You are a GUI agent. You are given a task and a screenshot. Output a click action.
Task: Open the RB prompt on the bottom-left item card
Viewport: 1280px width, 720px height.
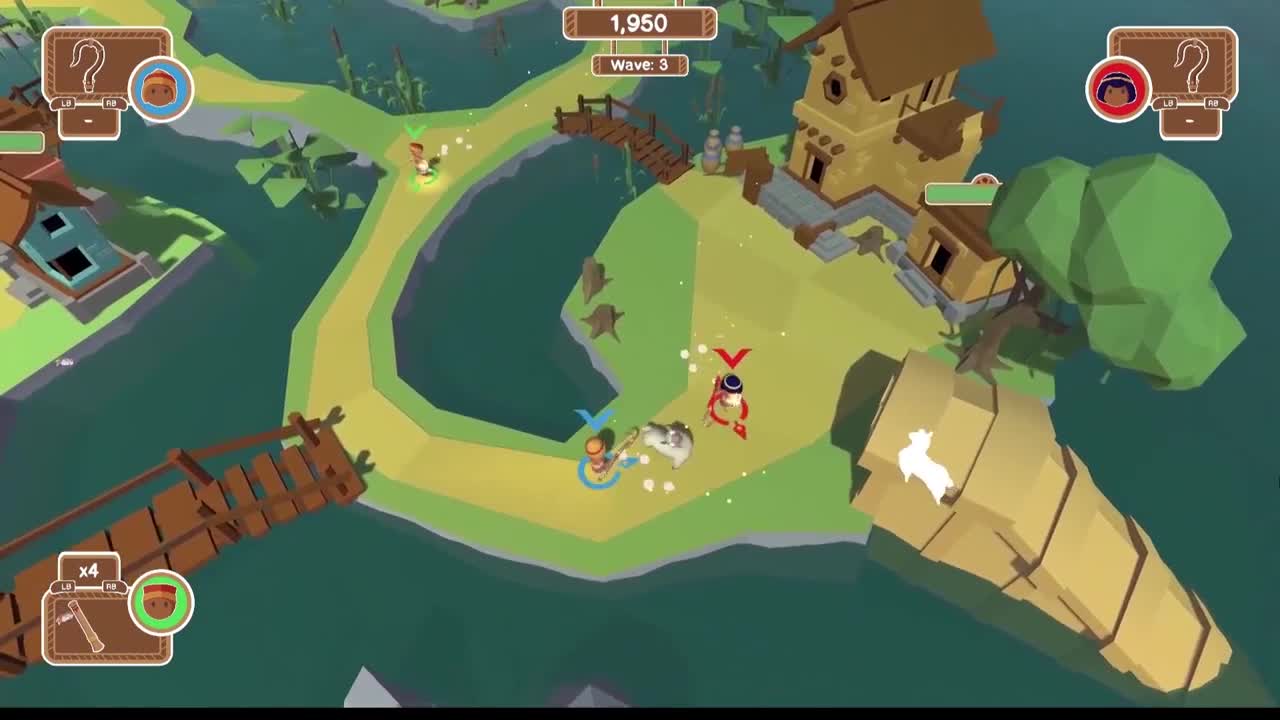[110, 585]
